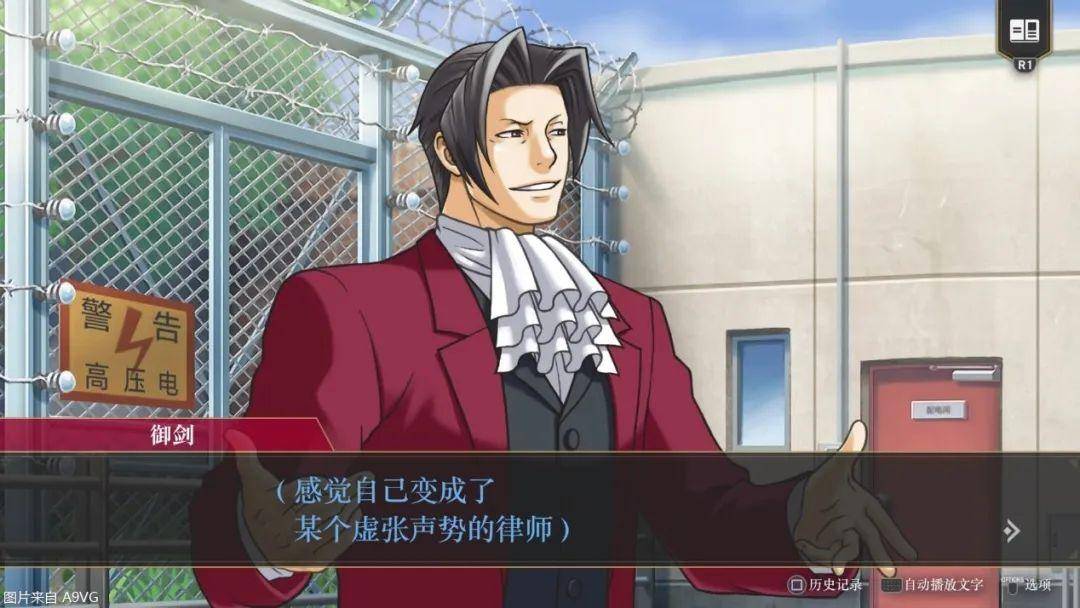Image resolution: width=1080 pixels, height=608 pixels.
Task: Open the organizer book icon
Action: click(x=1024, y=30)
